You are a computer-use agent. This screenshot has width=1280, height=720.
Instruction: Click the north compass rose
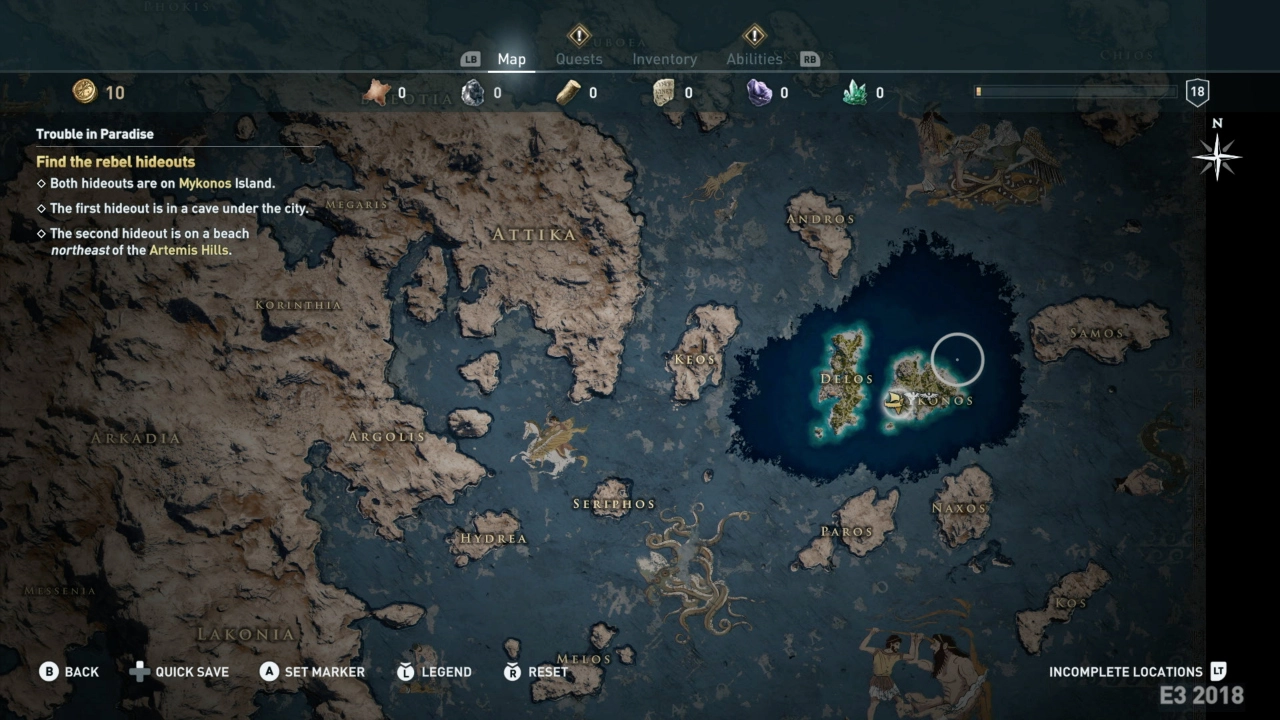pos(1217,156)
